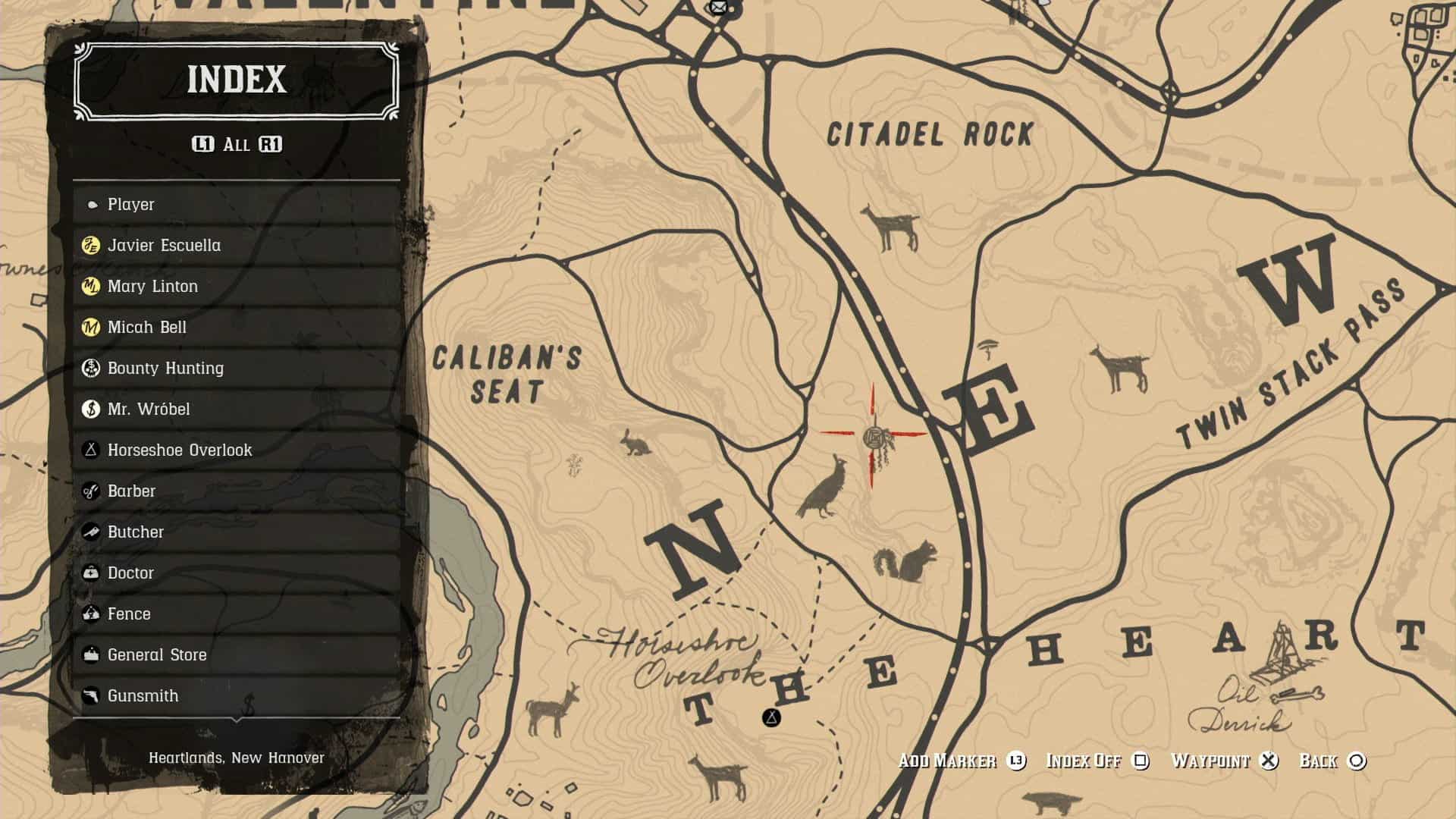Select the Gunsmith pistol icon

pos(93,695)
